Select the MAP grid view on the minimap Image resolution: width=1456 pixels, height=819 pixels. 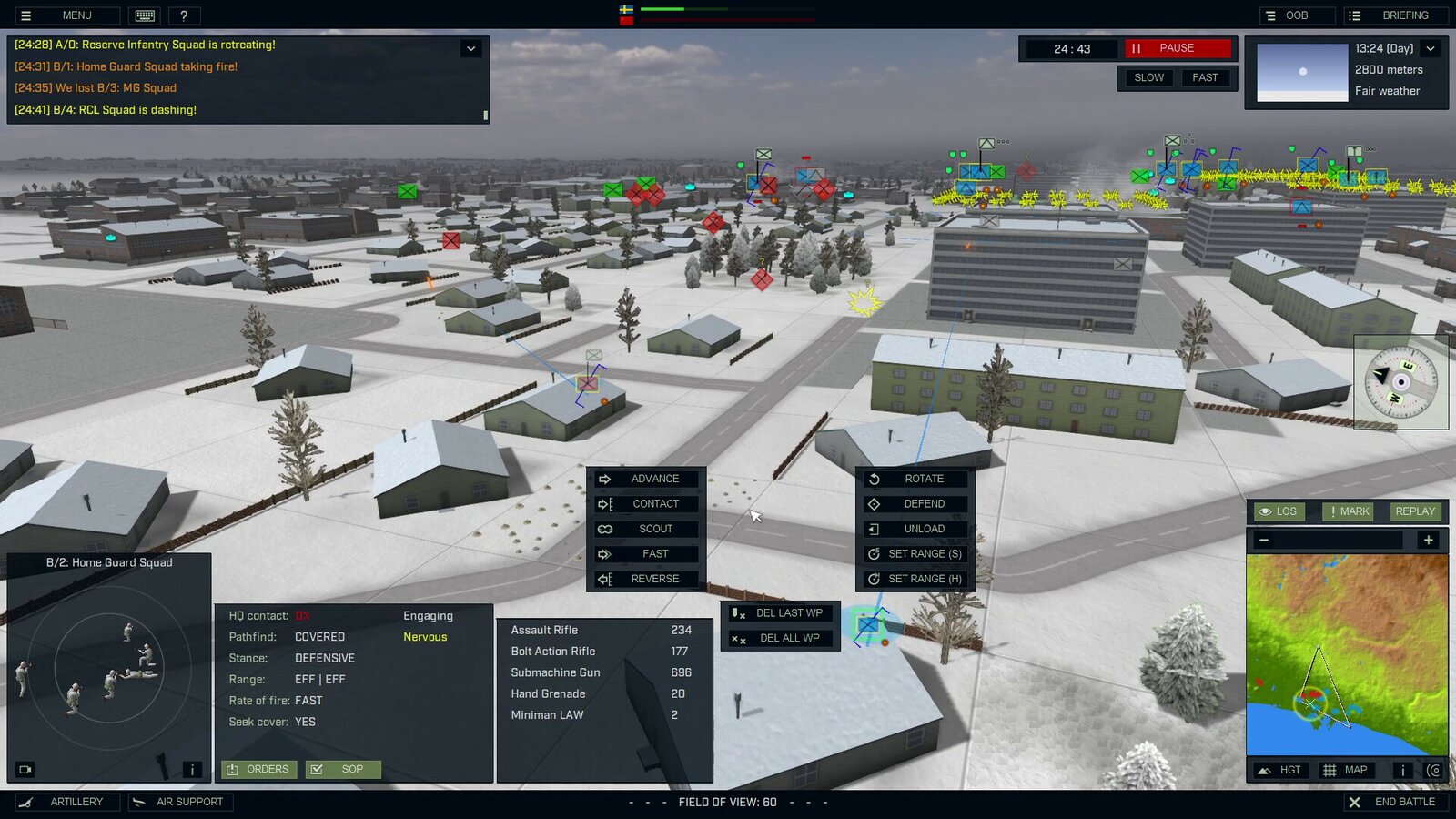tap(1347, 769)
